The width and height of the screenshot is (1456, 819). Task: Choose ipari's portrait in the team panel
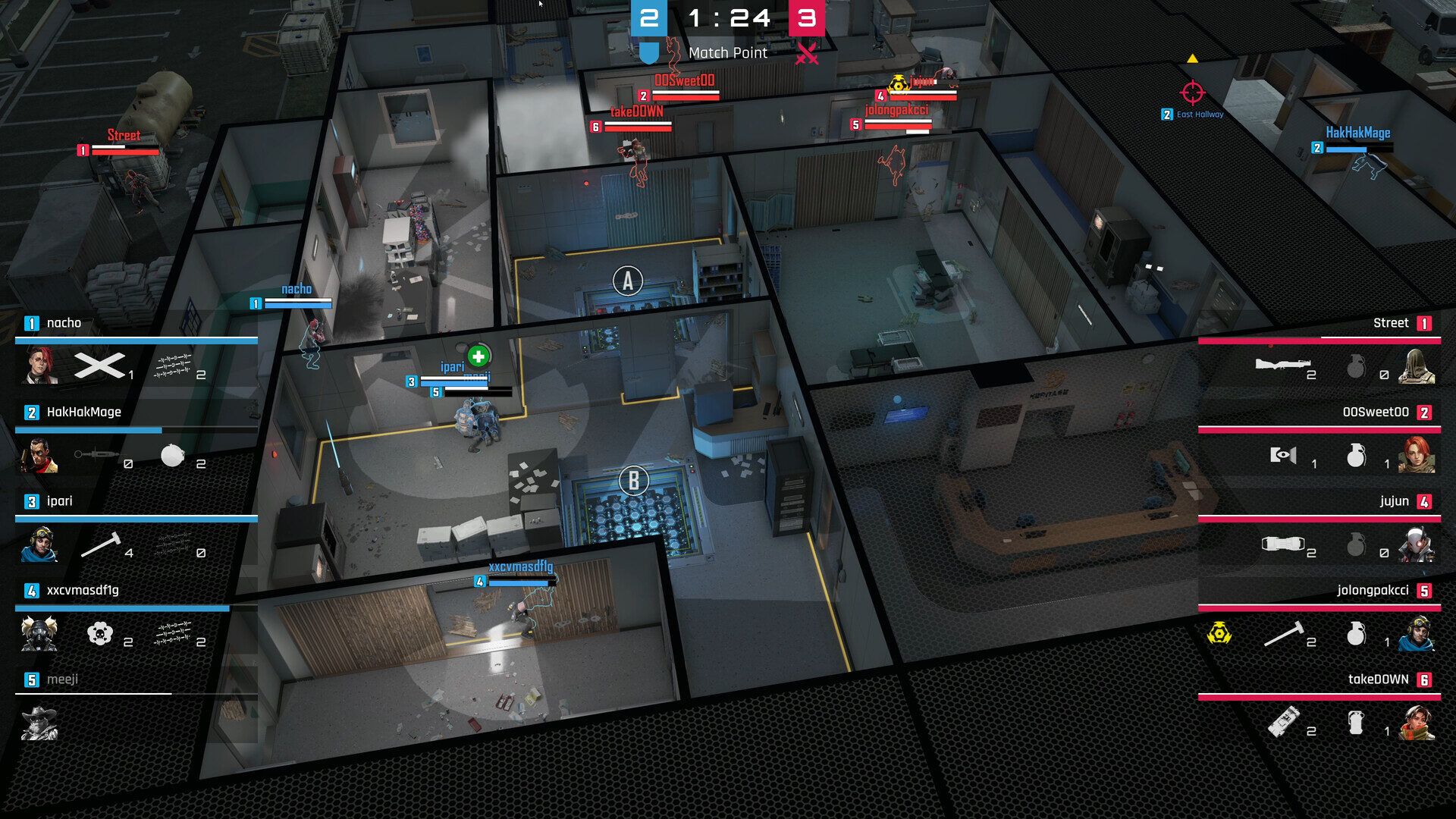[x=39, y=544]
